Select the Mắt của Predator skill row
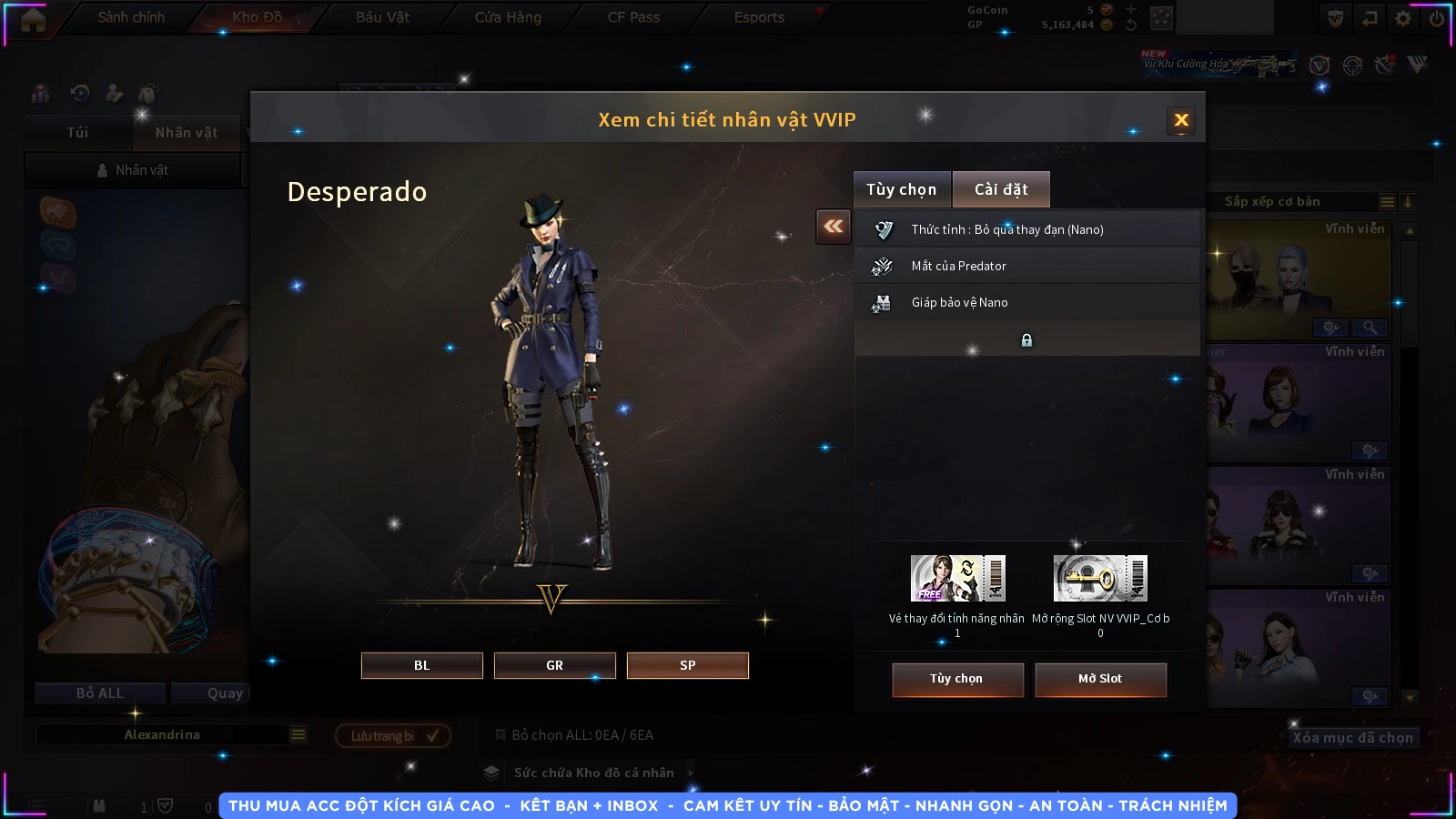Image resolution: width=1456 pixels, height=819 pixels. (1026, 266)
